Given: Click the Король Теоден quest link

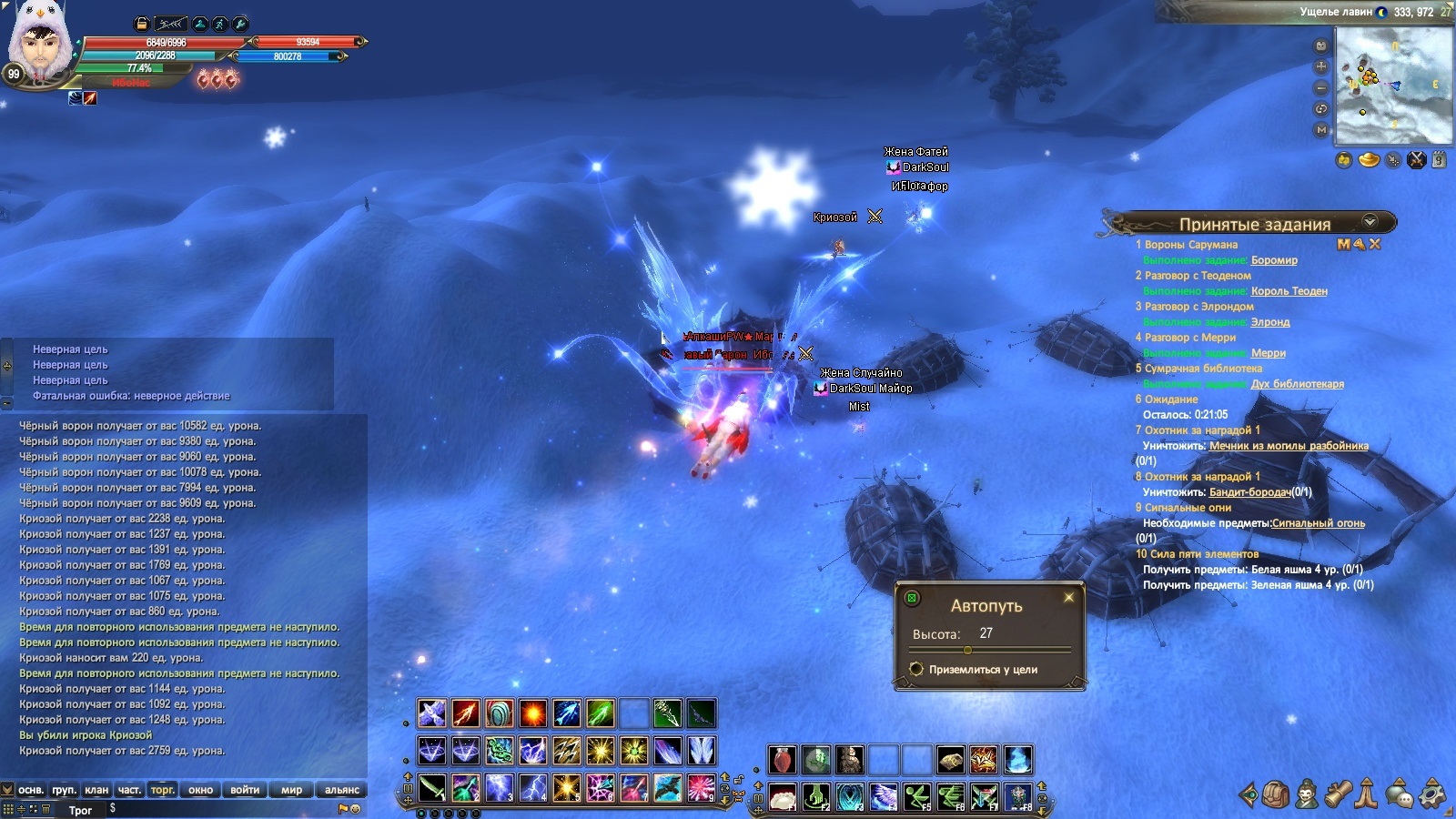Looking at the screenshot, I should [x=1289, y=291].
